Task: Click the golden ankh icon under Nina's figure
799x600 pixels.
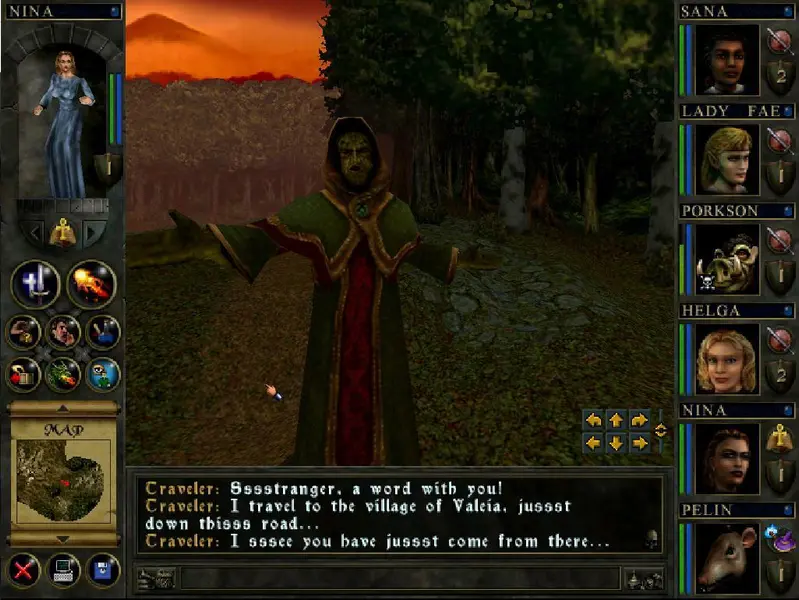Action: pos(63,232)
